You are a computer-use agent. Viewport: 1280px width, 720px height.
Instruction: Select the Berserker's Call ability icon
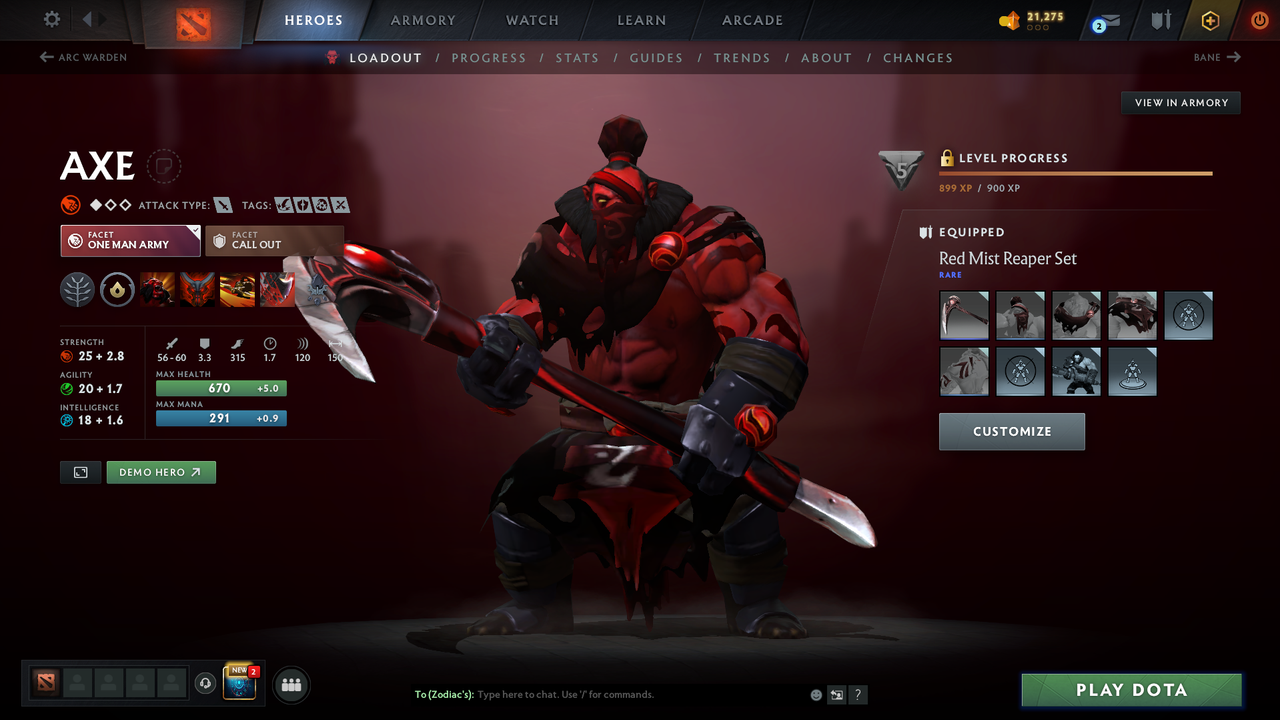click(x=158, y=290)
